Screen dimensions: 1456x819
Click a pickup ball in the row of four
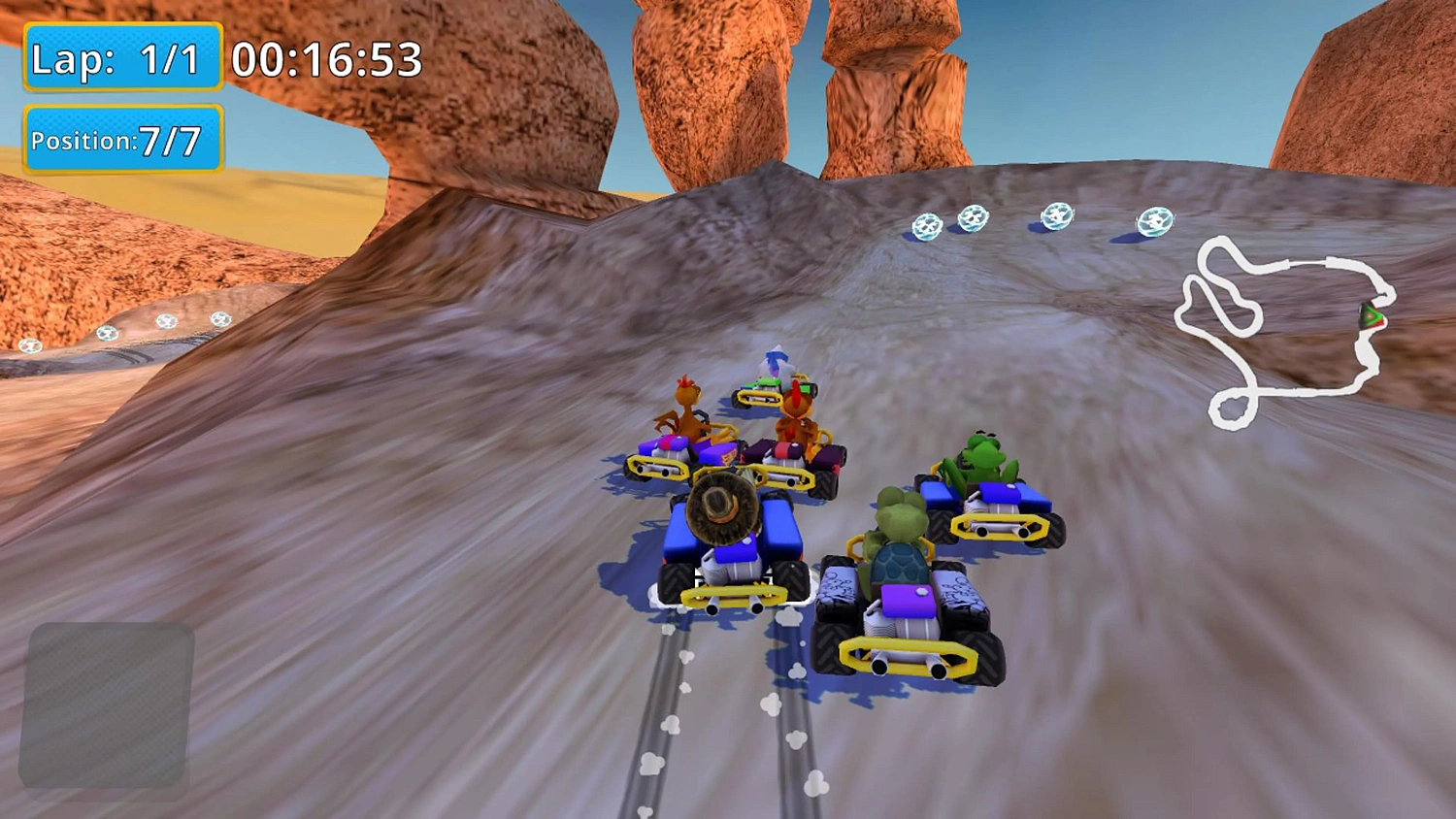point(976,218)
